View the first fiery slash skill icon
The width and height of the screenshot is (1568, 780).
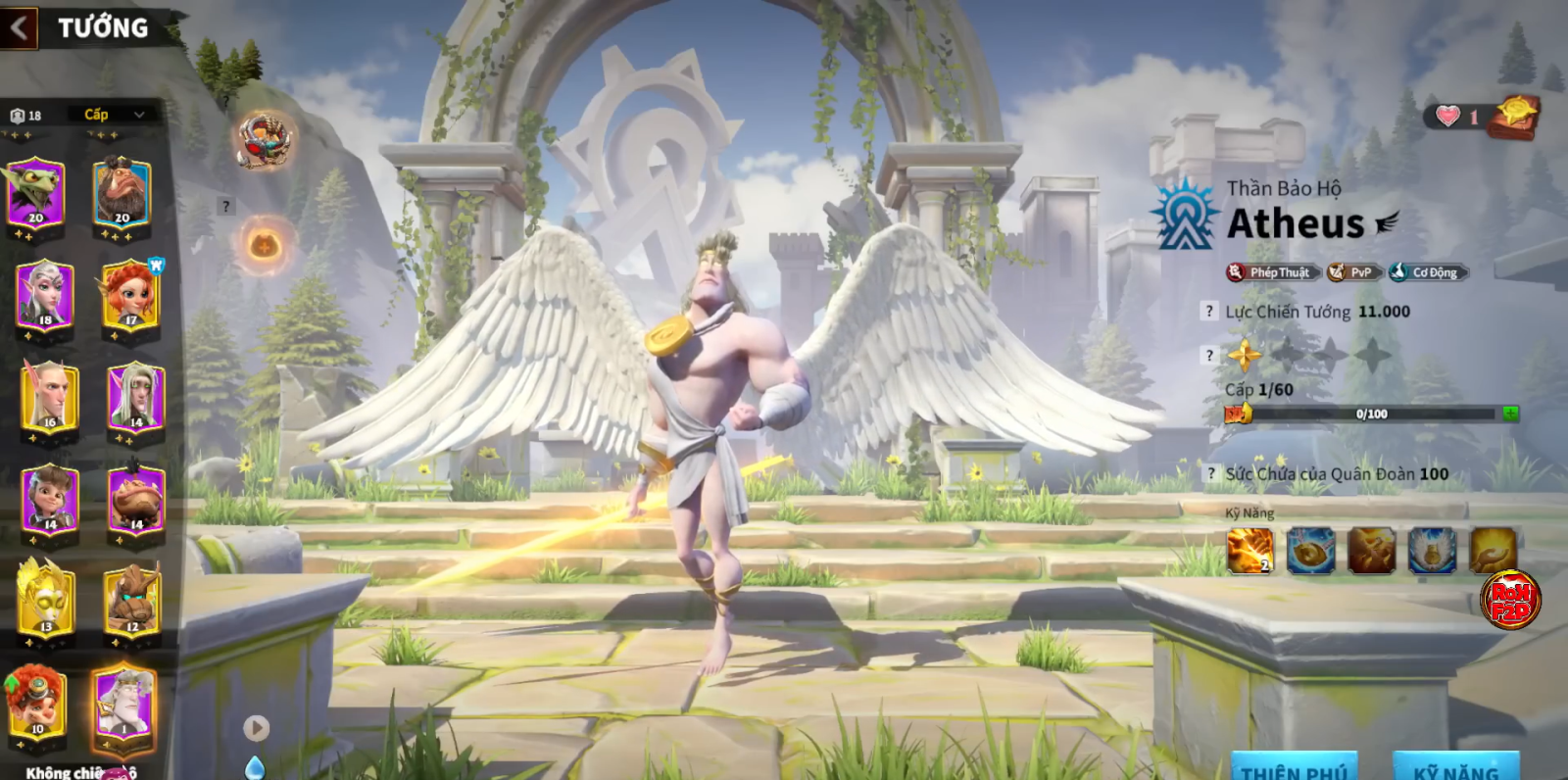[1249, 550]
